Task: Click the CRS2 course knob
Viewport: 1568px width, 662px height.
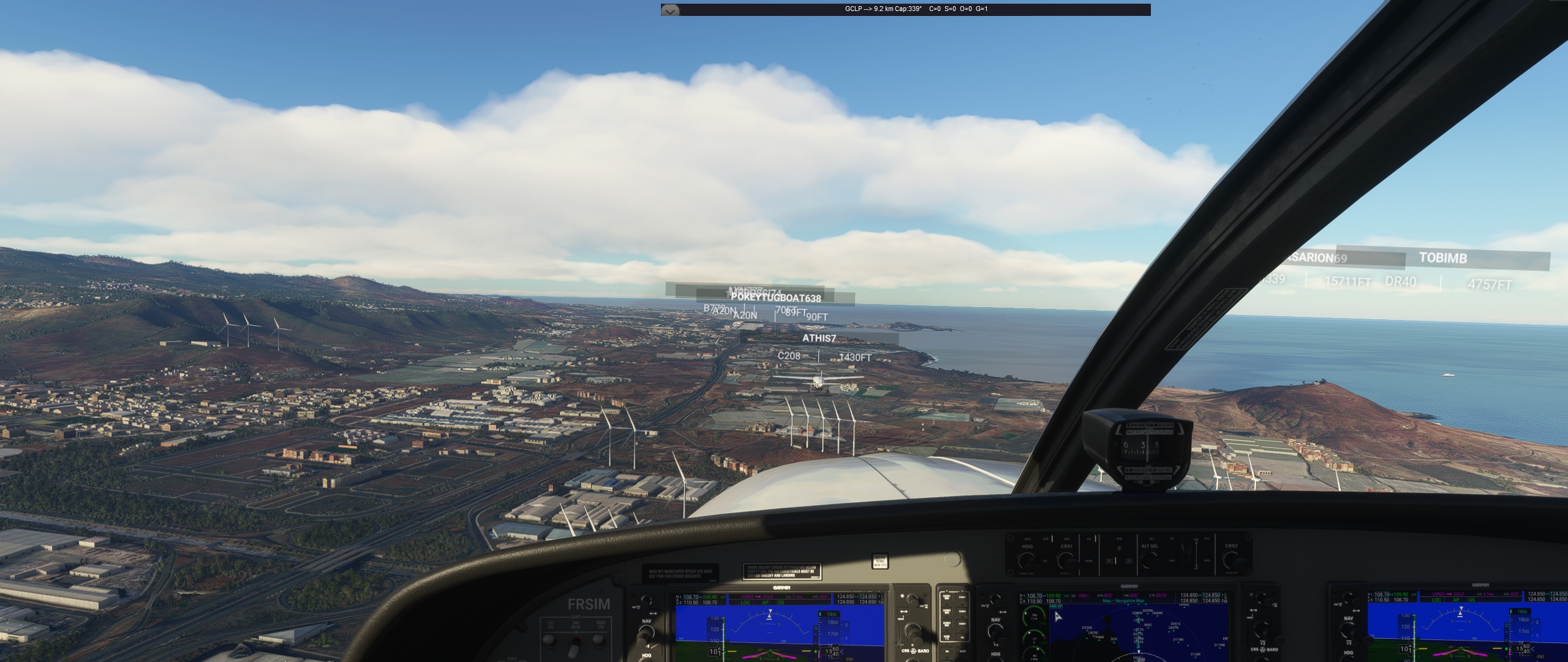Action: (1231, 560)
